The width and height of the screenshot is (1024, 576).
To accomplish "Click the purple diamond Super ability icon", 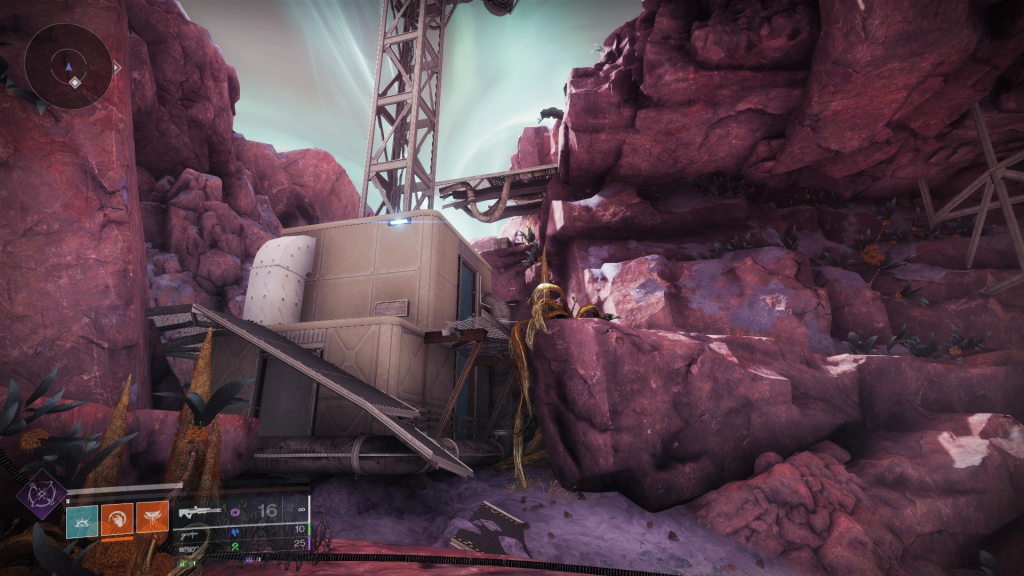I will coord(41,494).
